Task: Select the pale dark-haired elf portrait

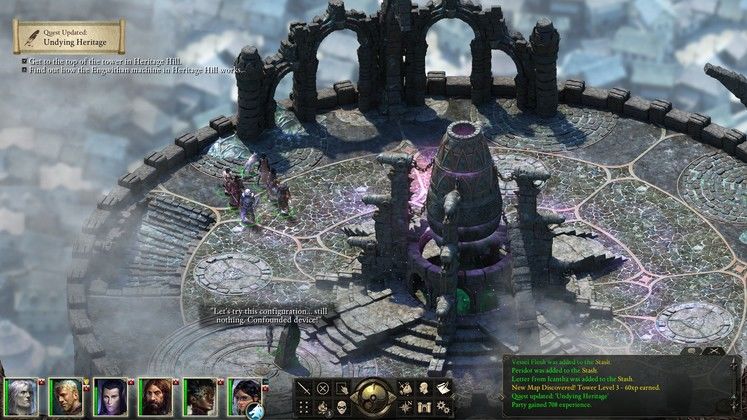Action: (x=110, y=397)
